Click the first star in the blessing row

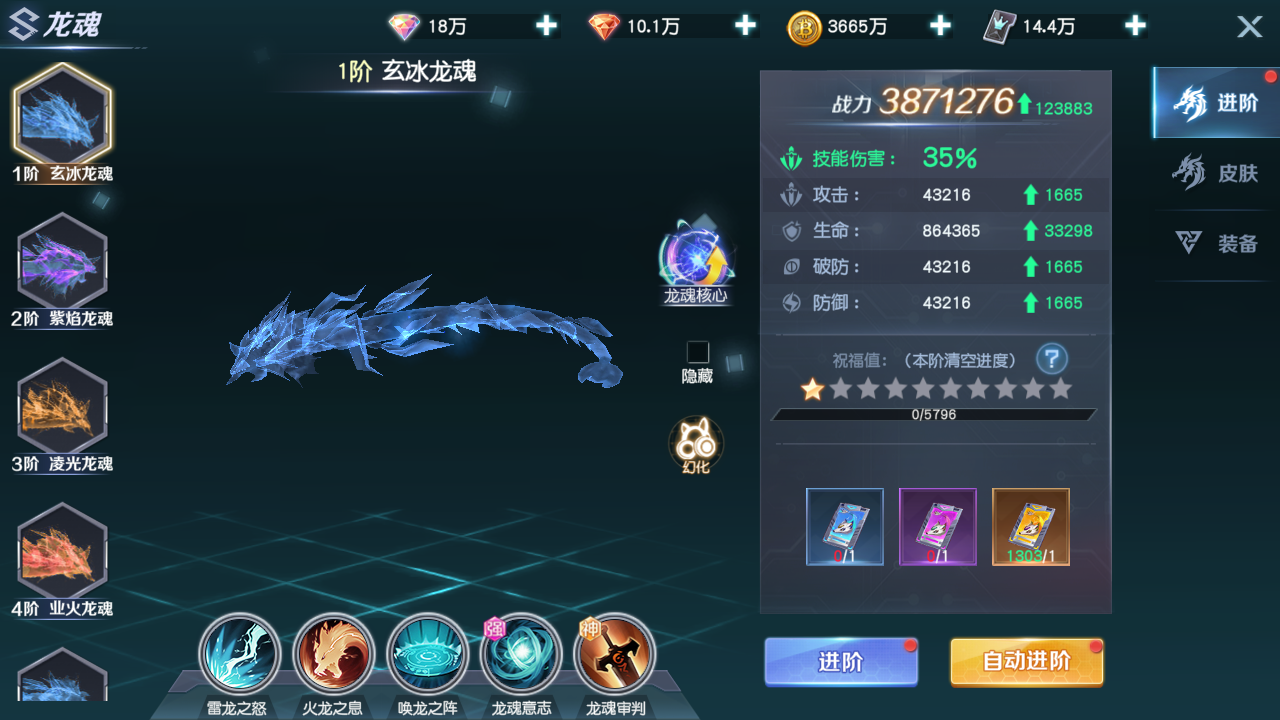(x=814, y=391)
